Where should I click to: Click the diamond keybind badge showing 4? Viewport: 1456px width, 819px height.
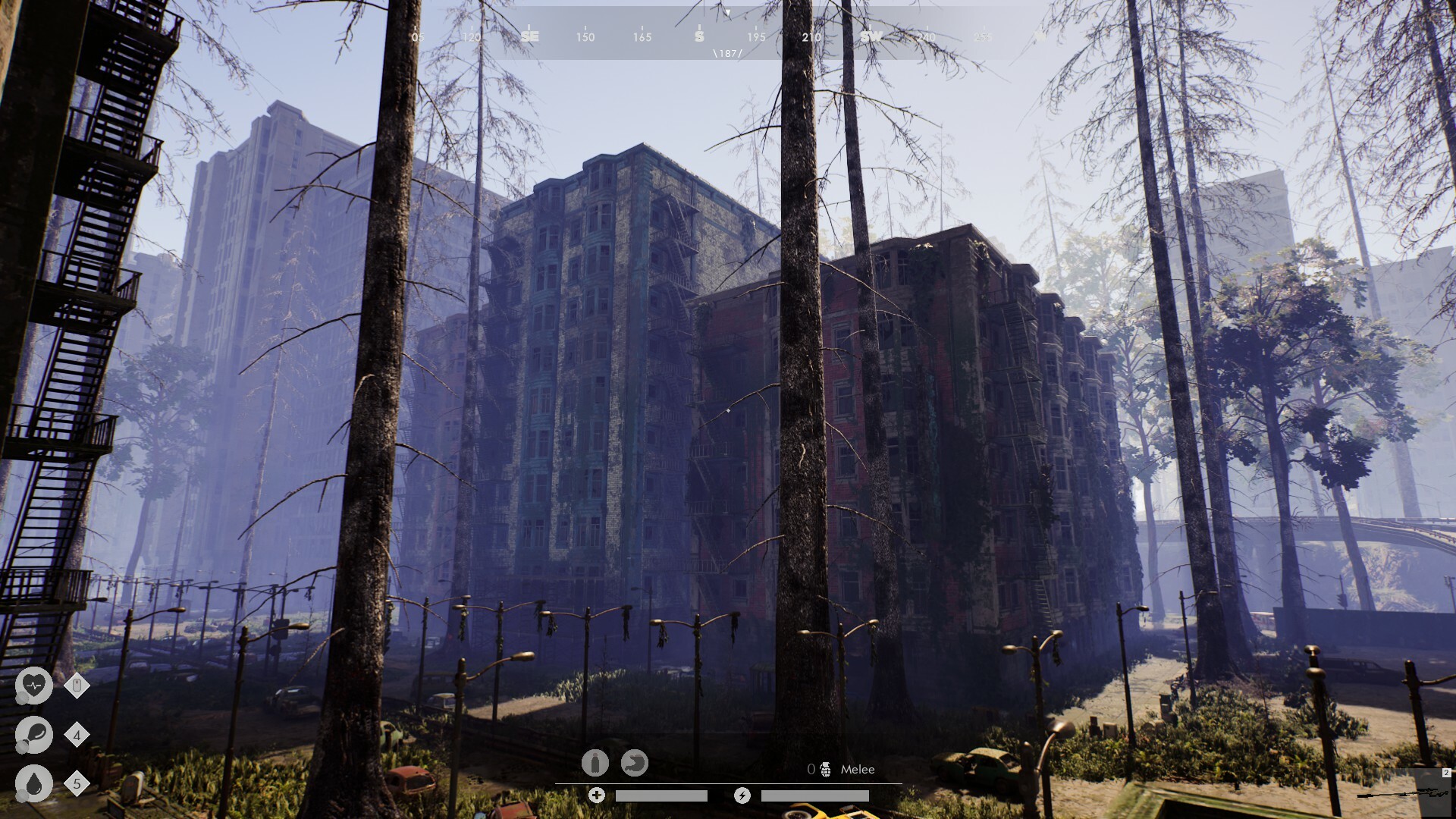[77, 734]
